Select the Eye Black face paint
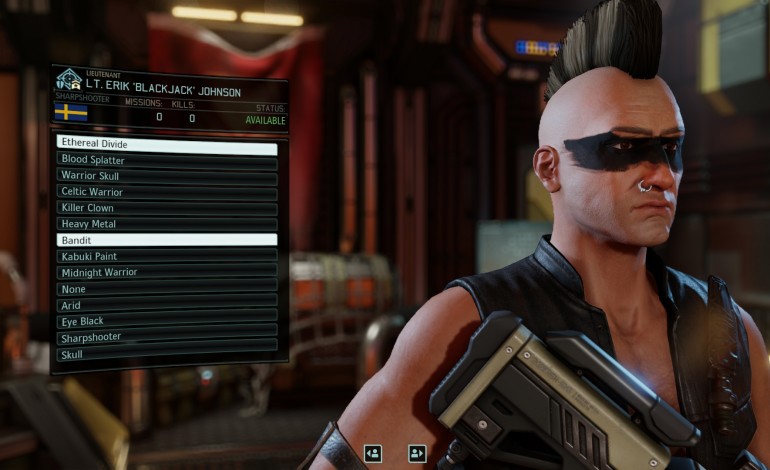 point(167,321)
